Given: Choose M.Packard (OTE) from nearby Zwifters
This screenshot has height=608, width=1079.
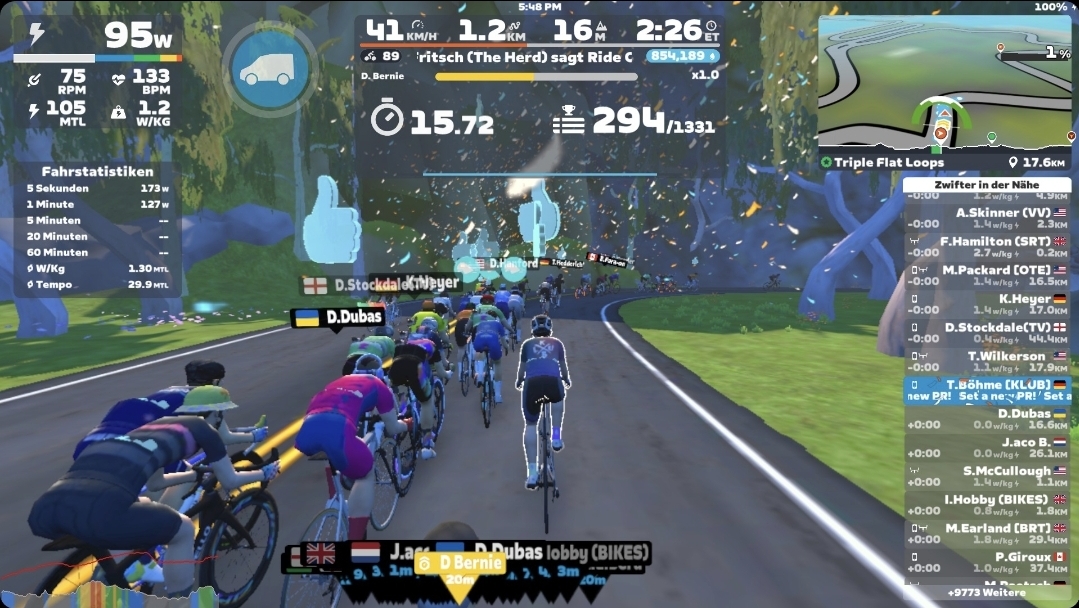Looking at the screenshot, I should (986, 276).
